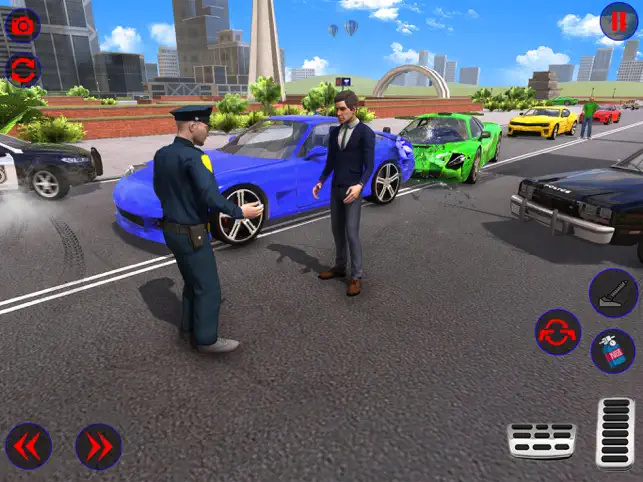Screen dimensions: 643x482
Task: Step on the wide brake pedal
Action: click(541, 440)
